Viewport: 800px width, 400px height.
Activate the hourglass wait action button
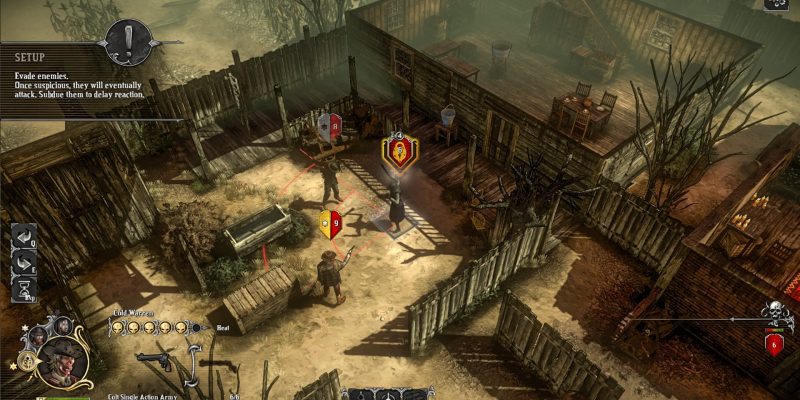tap(25, 291)
